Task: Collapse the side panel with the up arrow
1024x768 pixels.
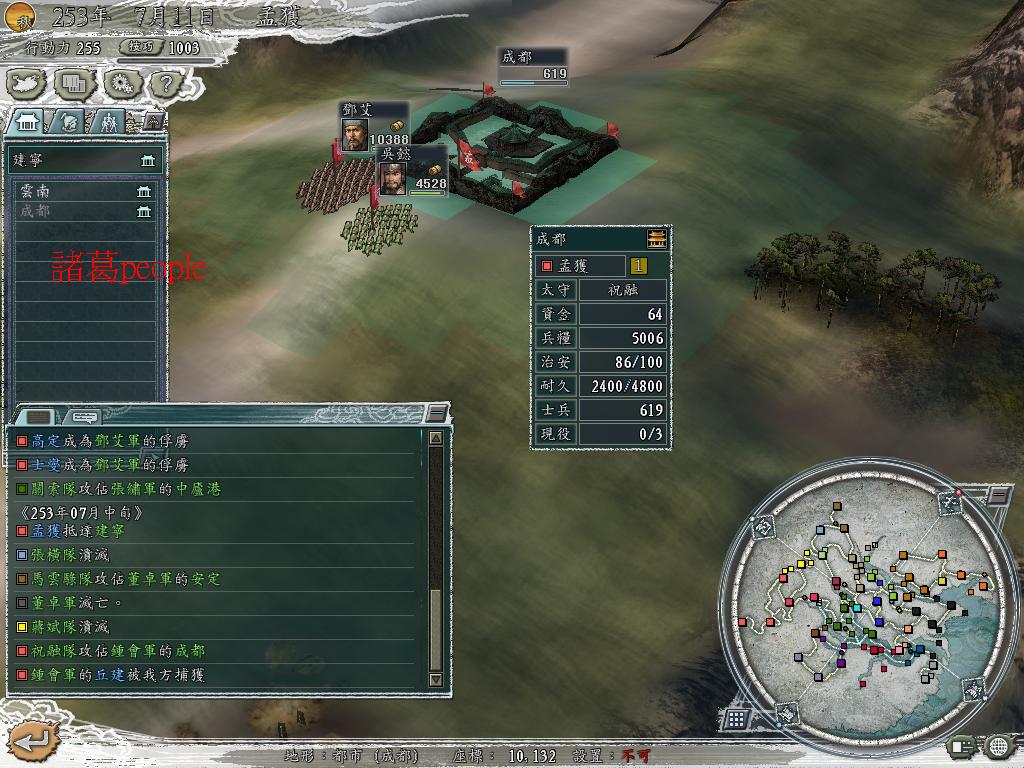Action: pyautogui.click(x=153, y=121)
